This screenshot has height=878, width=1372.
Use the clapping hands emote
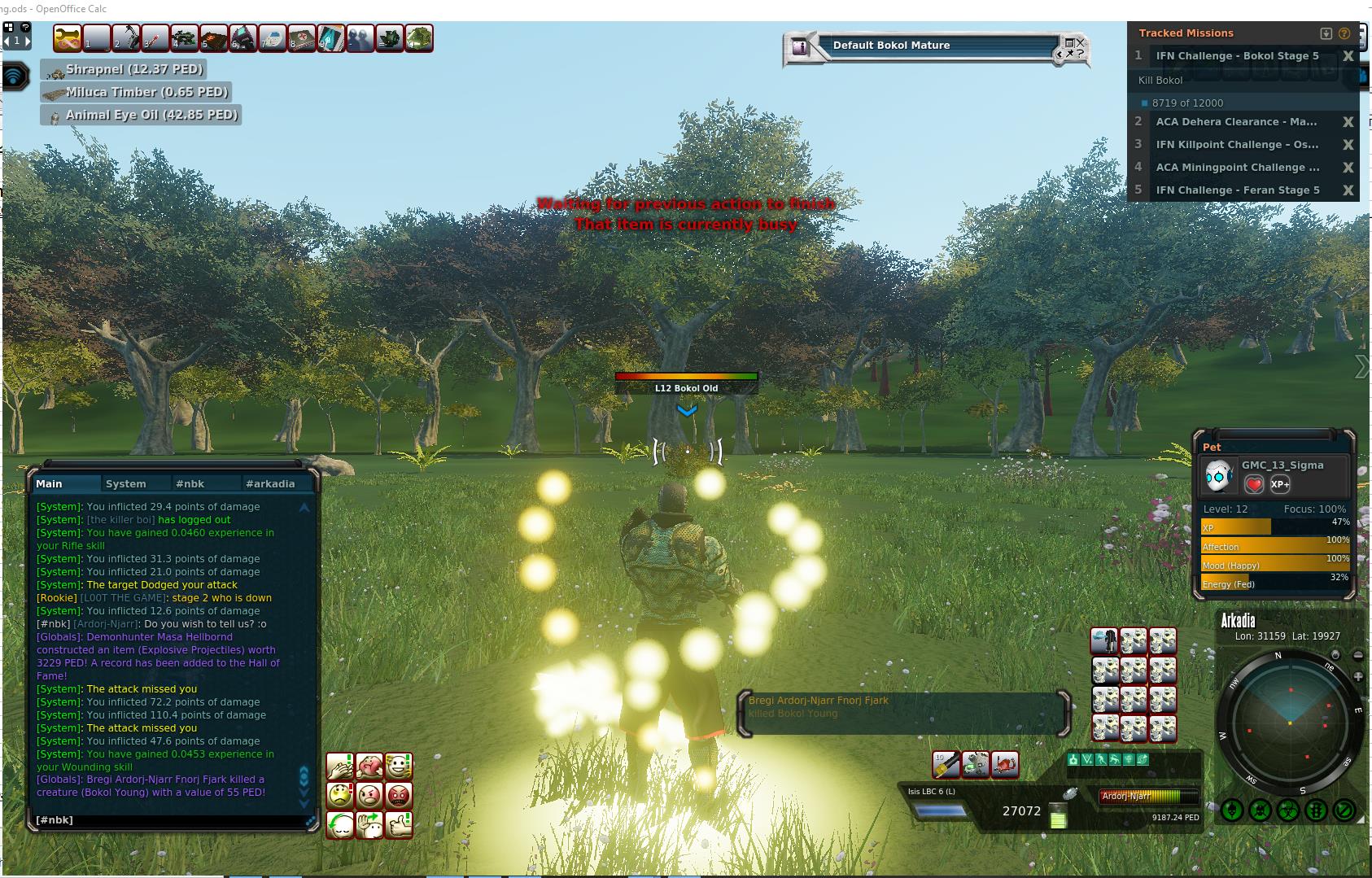[x=340, y=766]
